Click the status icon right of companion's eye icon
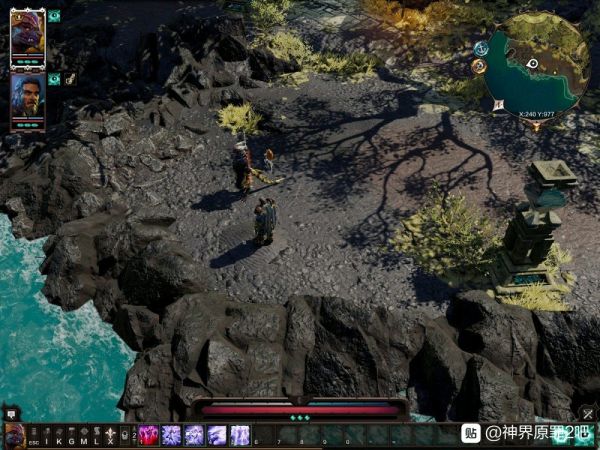600x450 pixels. pyautogui.click(x=70, y=78)
